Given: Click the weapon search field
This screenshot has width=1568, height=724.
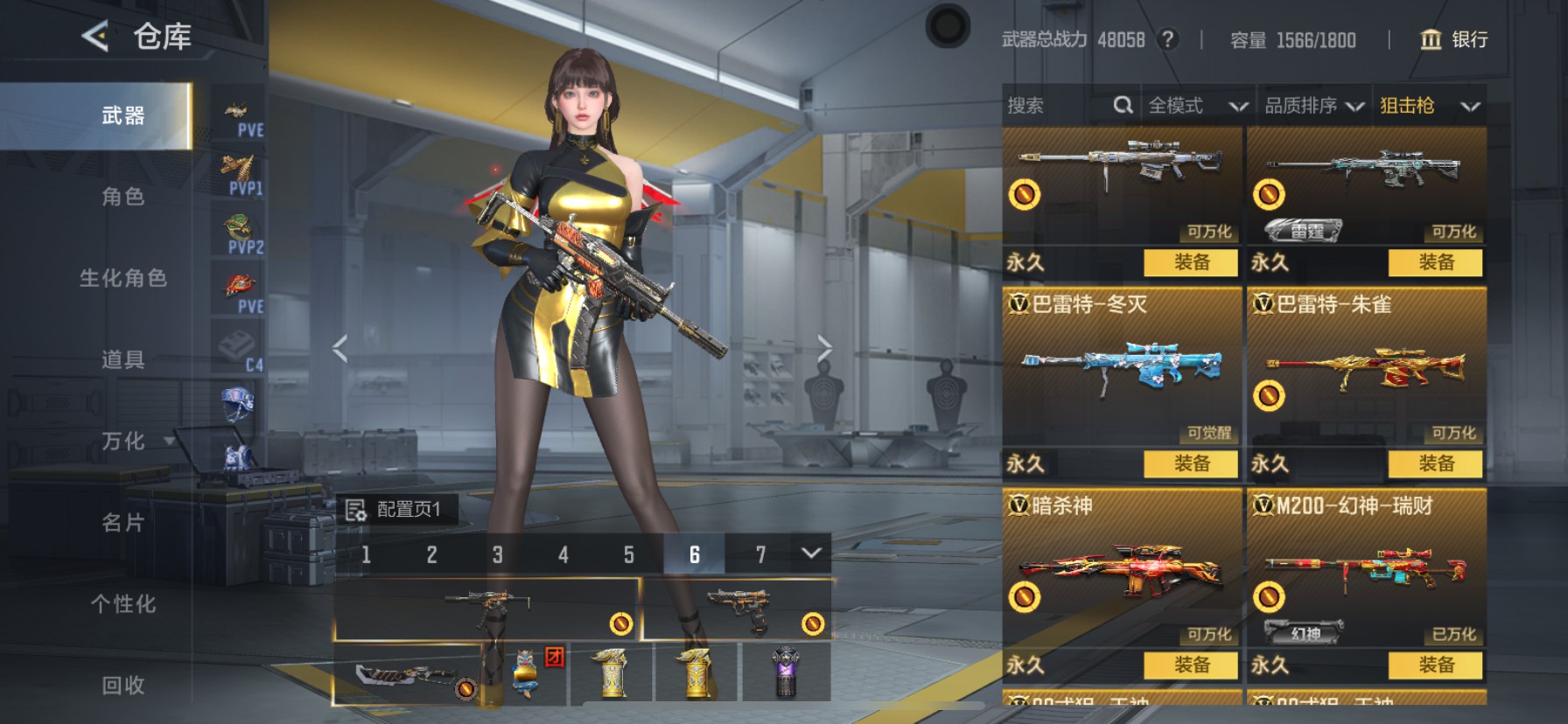Looking at the screenshot, I should 1059,106.
